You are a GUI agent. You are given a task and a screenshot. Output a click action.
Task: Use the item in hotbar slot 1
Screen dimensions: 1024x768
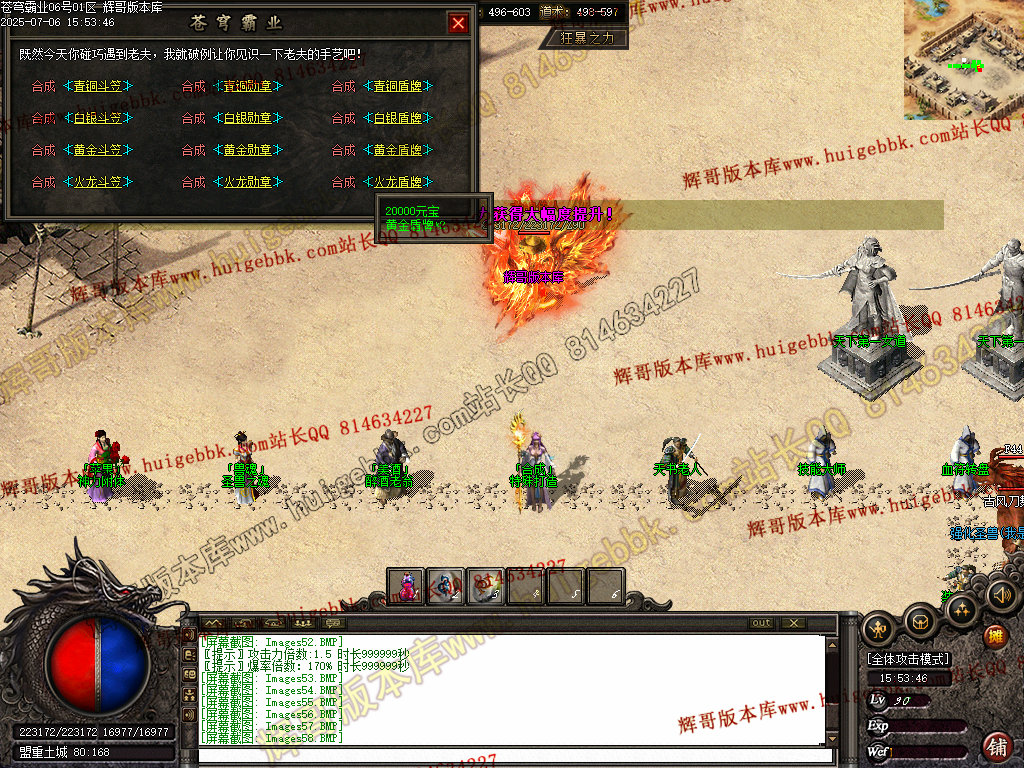[x=406, y=587]
